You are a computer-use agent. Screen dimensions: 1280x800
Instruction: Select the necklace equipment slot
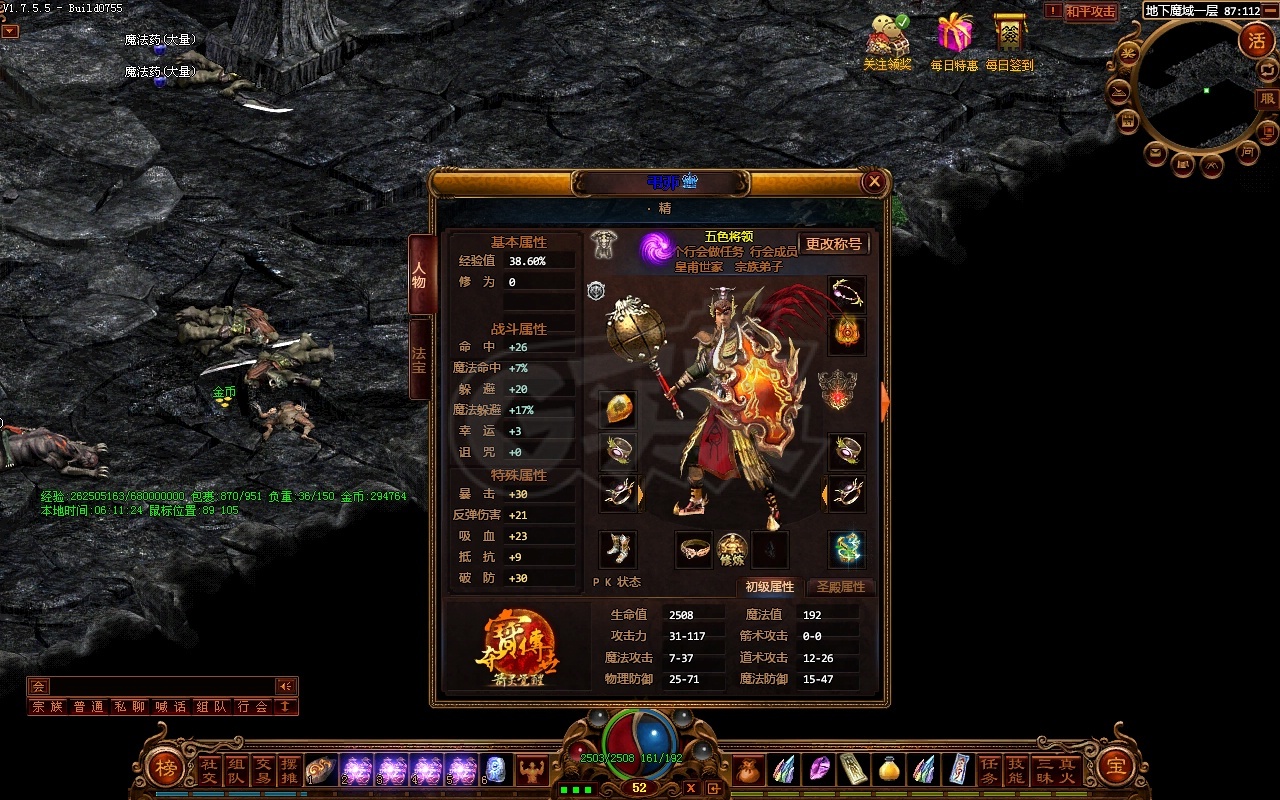click(x=847, y=294)
